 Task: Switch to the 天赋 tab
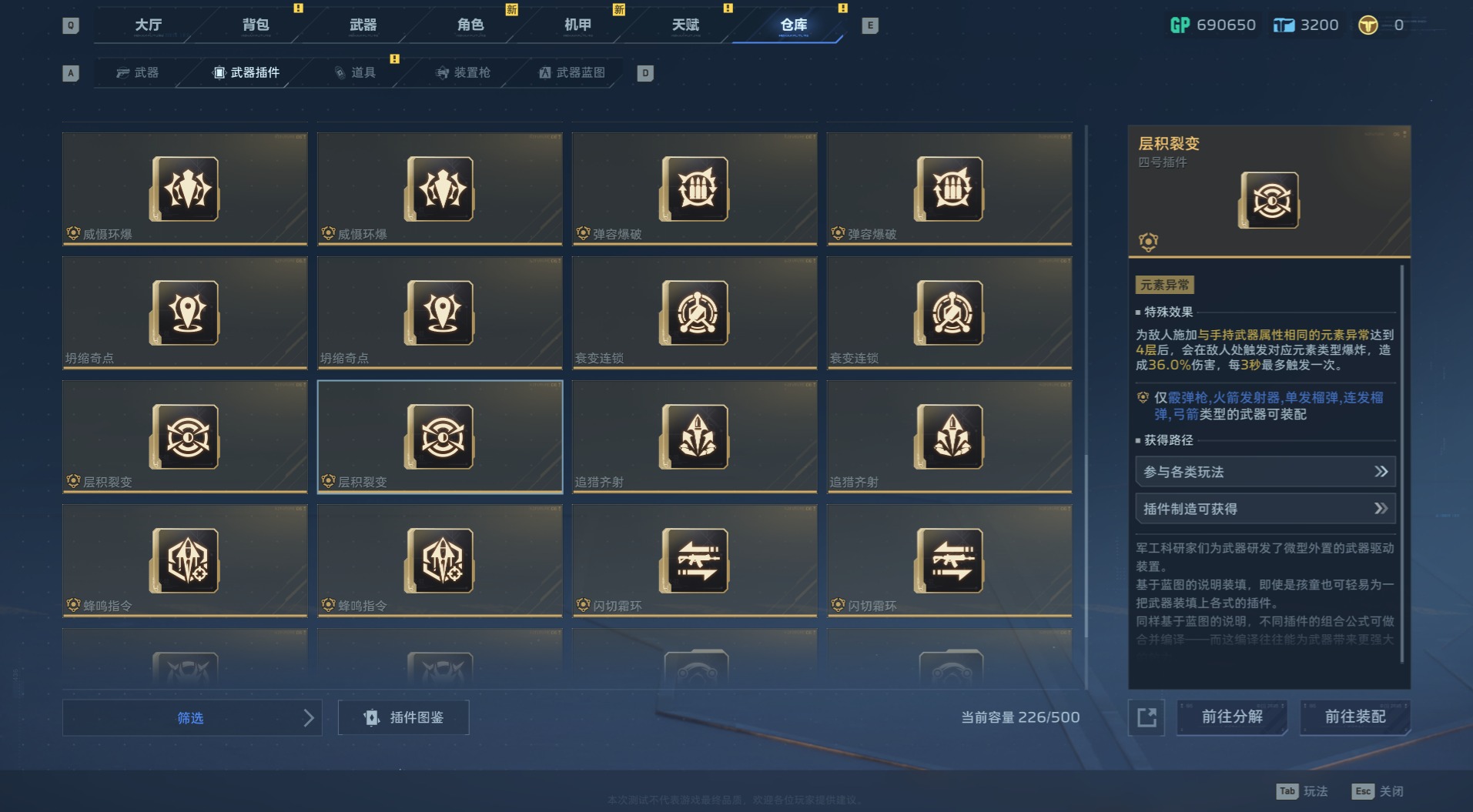coord(685,25)
